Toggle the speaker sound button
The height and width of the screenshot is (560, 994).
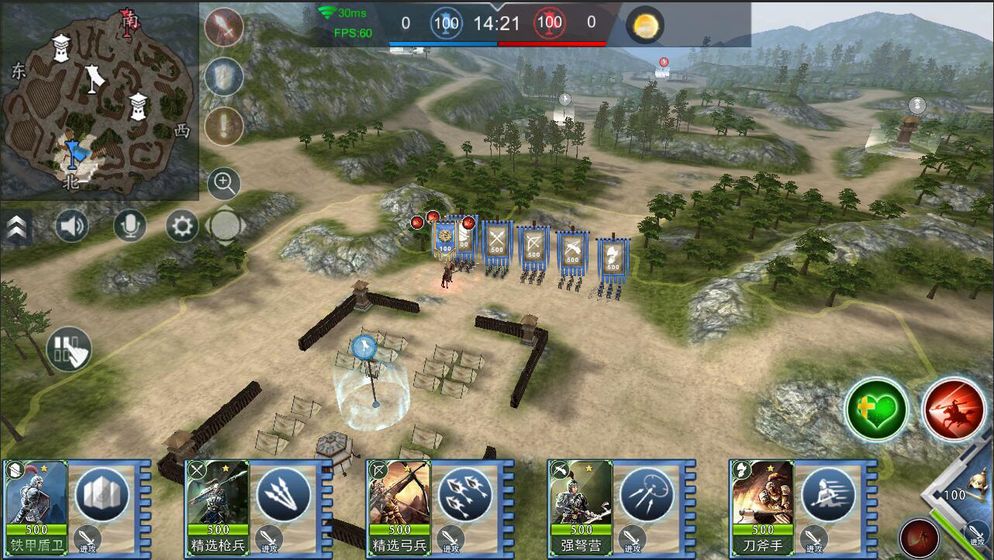[71, 226]
